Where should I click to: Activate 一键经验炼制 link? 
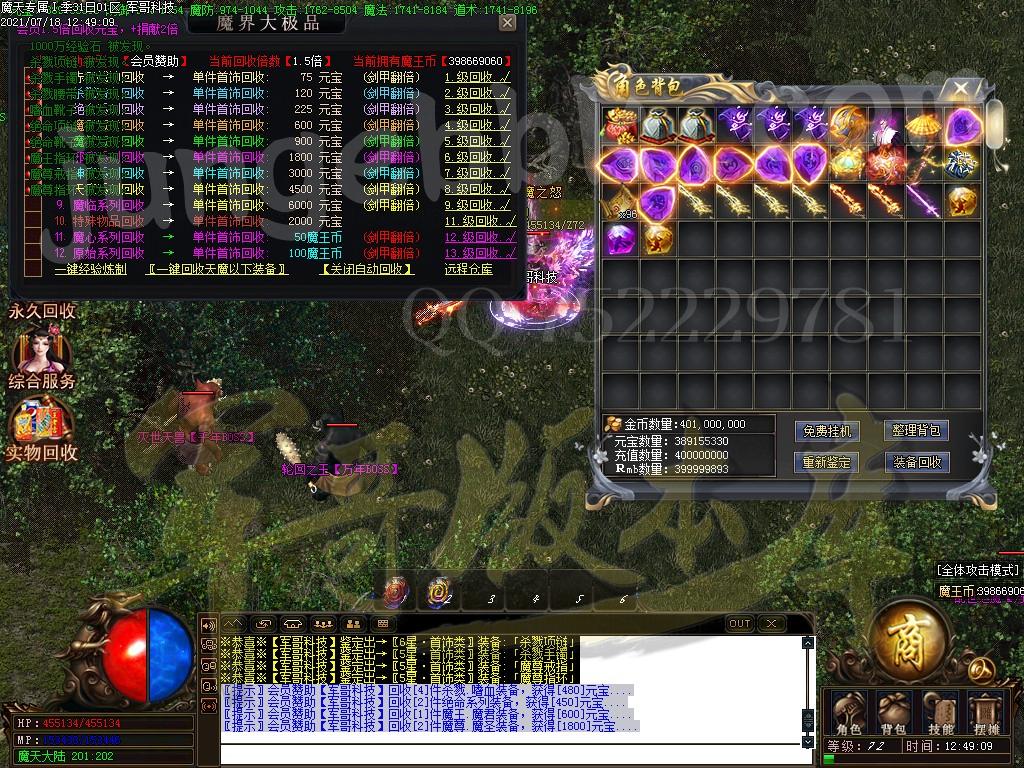click(90, 269)
